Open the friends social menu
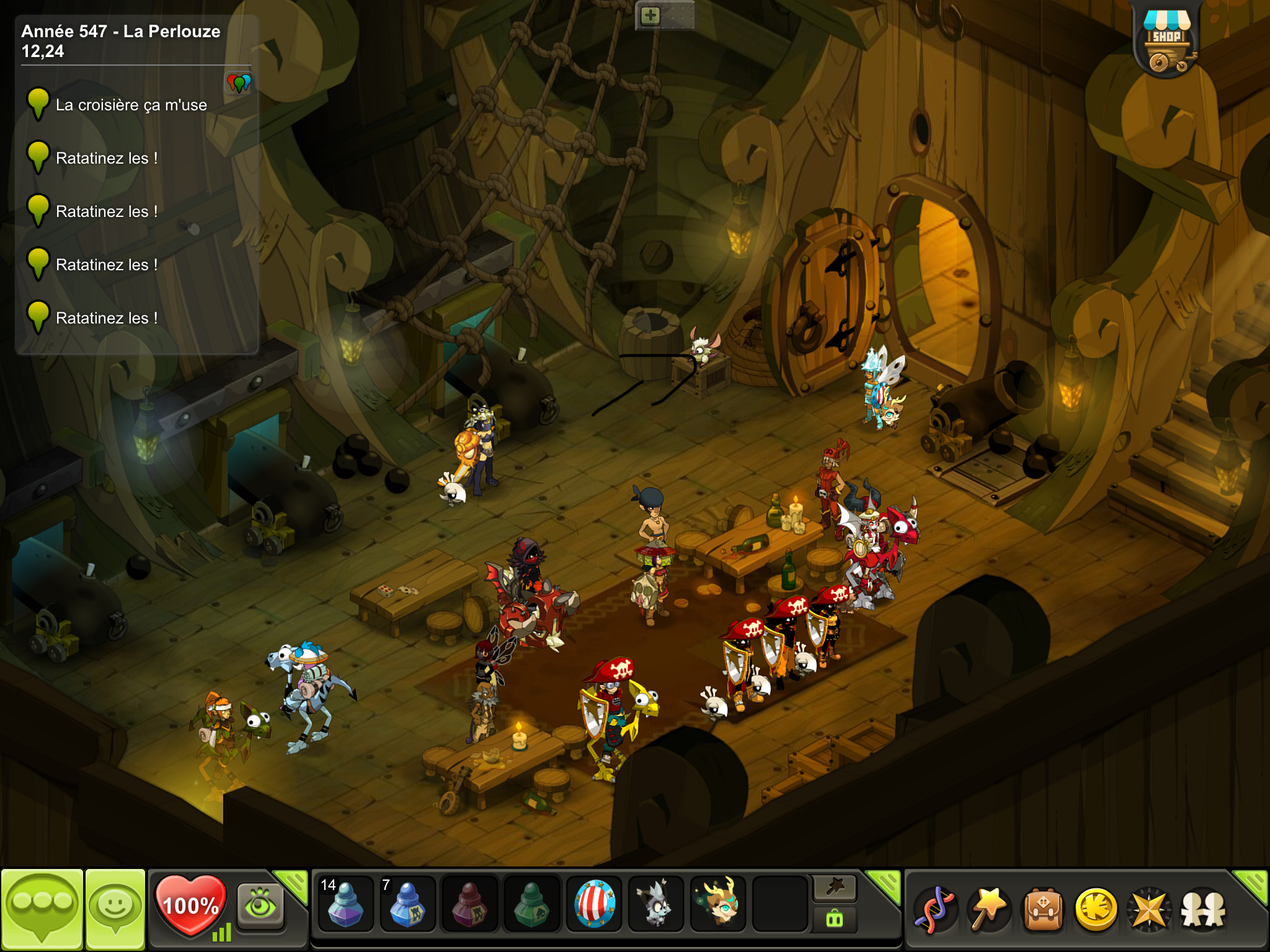1270x952 pixels. (x=1203, y=909)
